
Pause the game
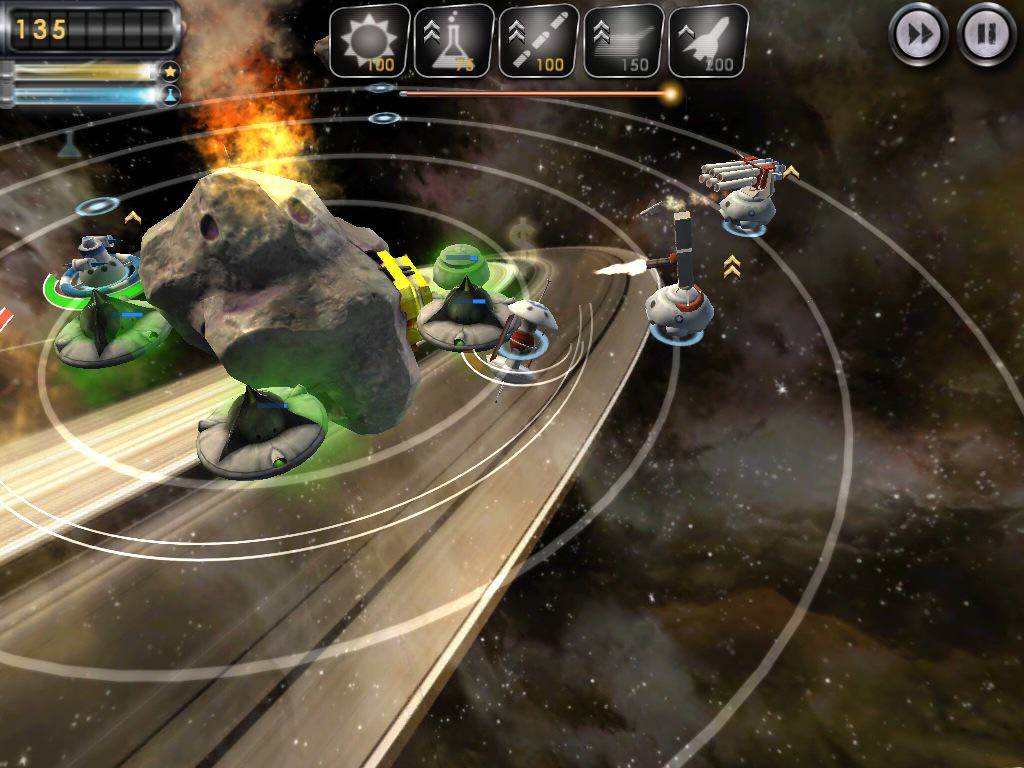(986, 35)
